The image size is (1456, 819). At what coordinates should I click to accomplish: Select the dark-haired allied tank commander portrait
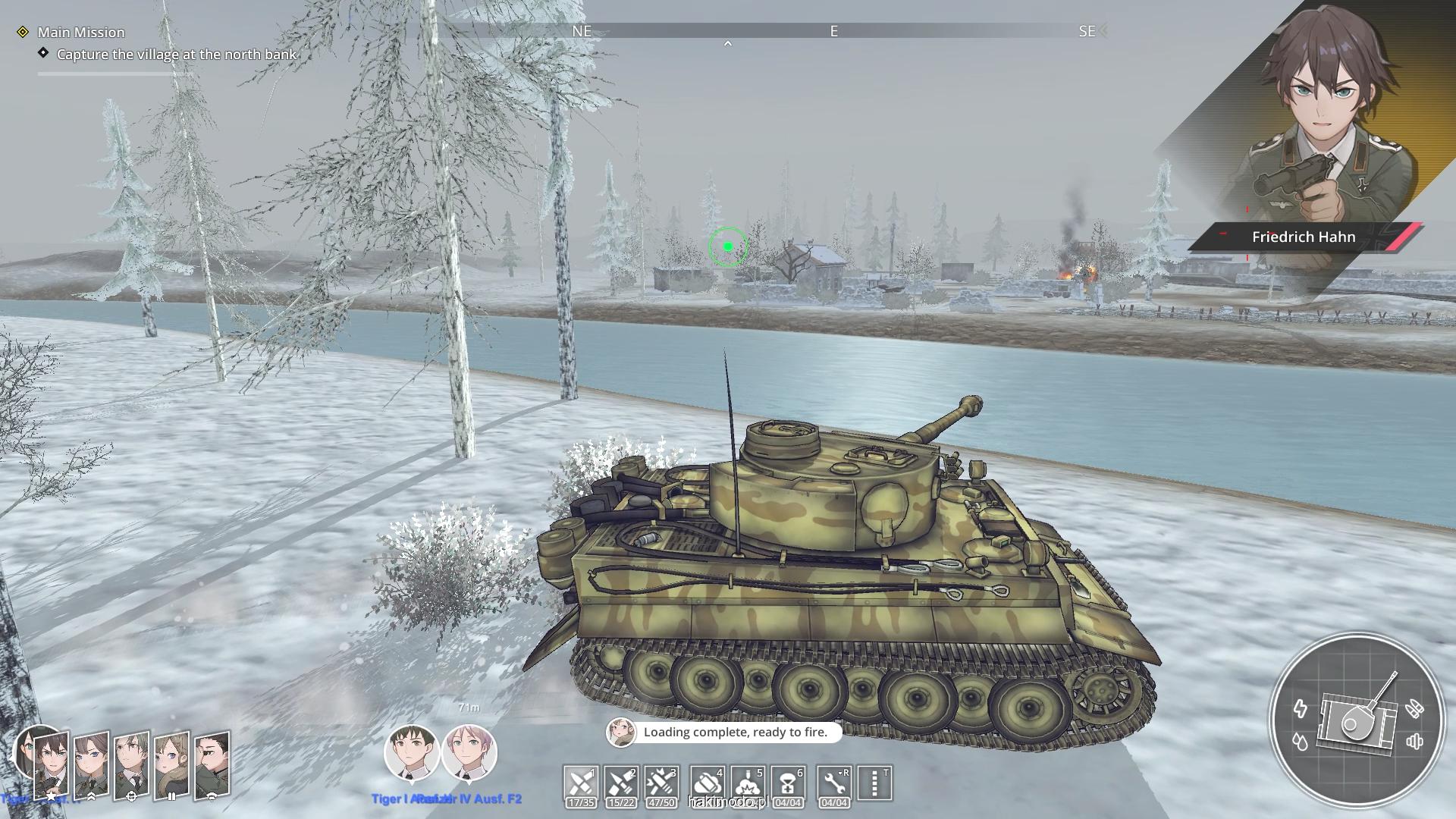click(411, 753)
